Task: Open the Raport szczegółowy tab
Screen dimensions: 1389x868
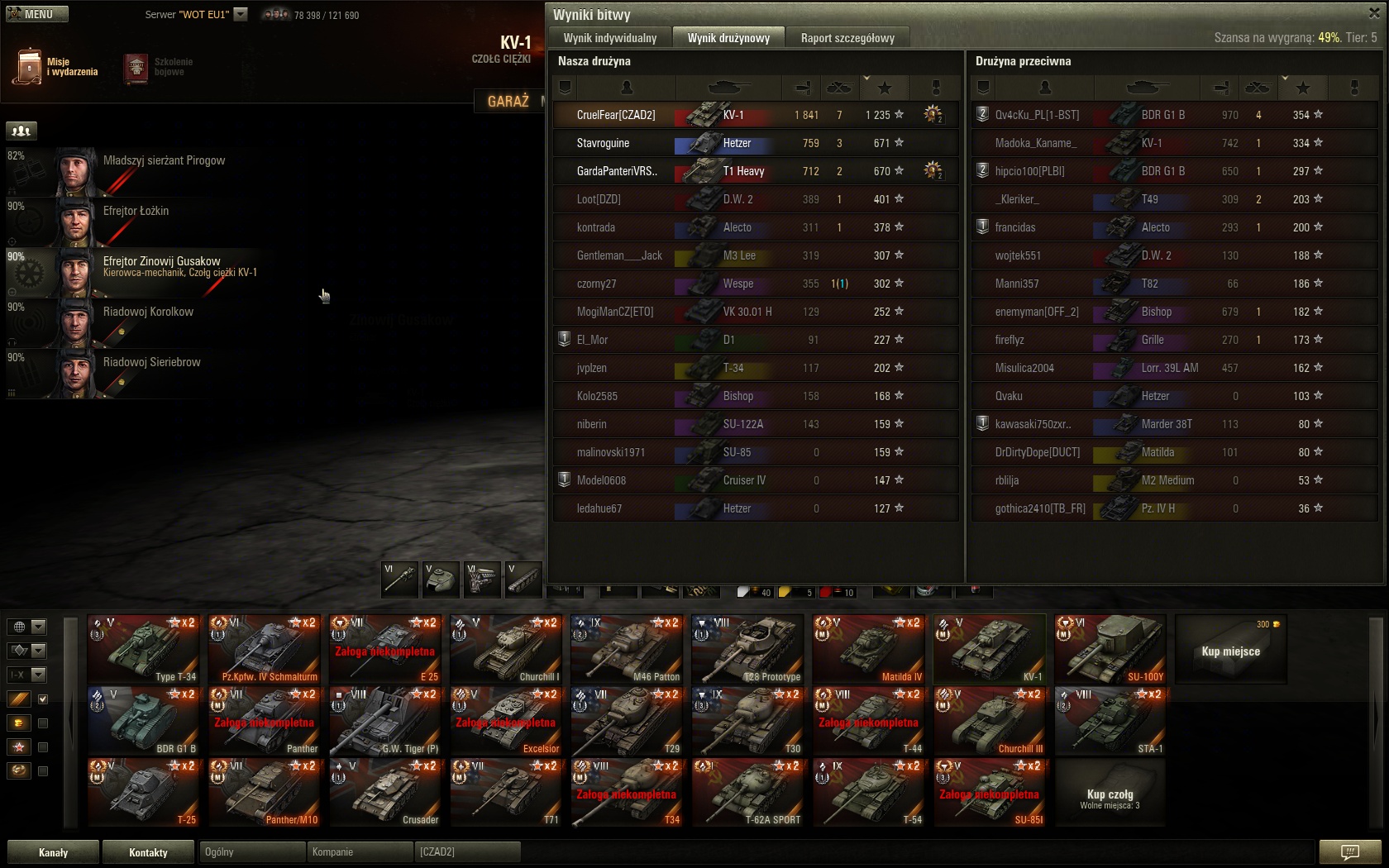Action: point(847,38)
